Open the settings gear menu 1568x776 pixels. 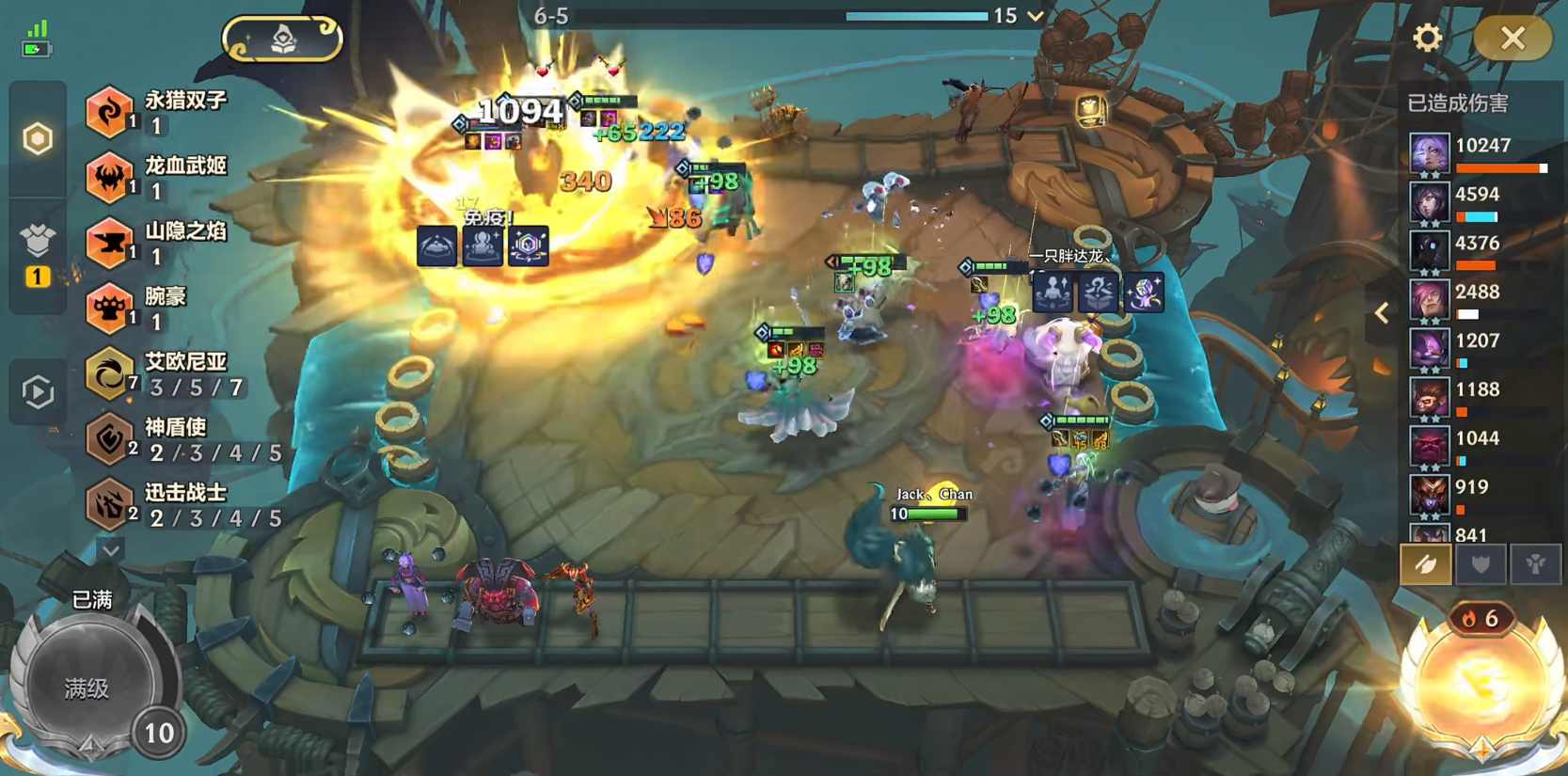1427,38
